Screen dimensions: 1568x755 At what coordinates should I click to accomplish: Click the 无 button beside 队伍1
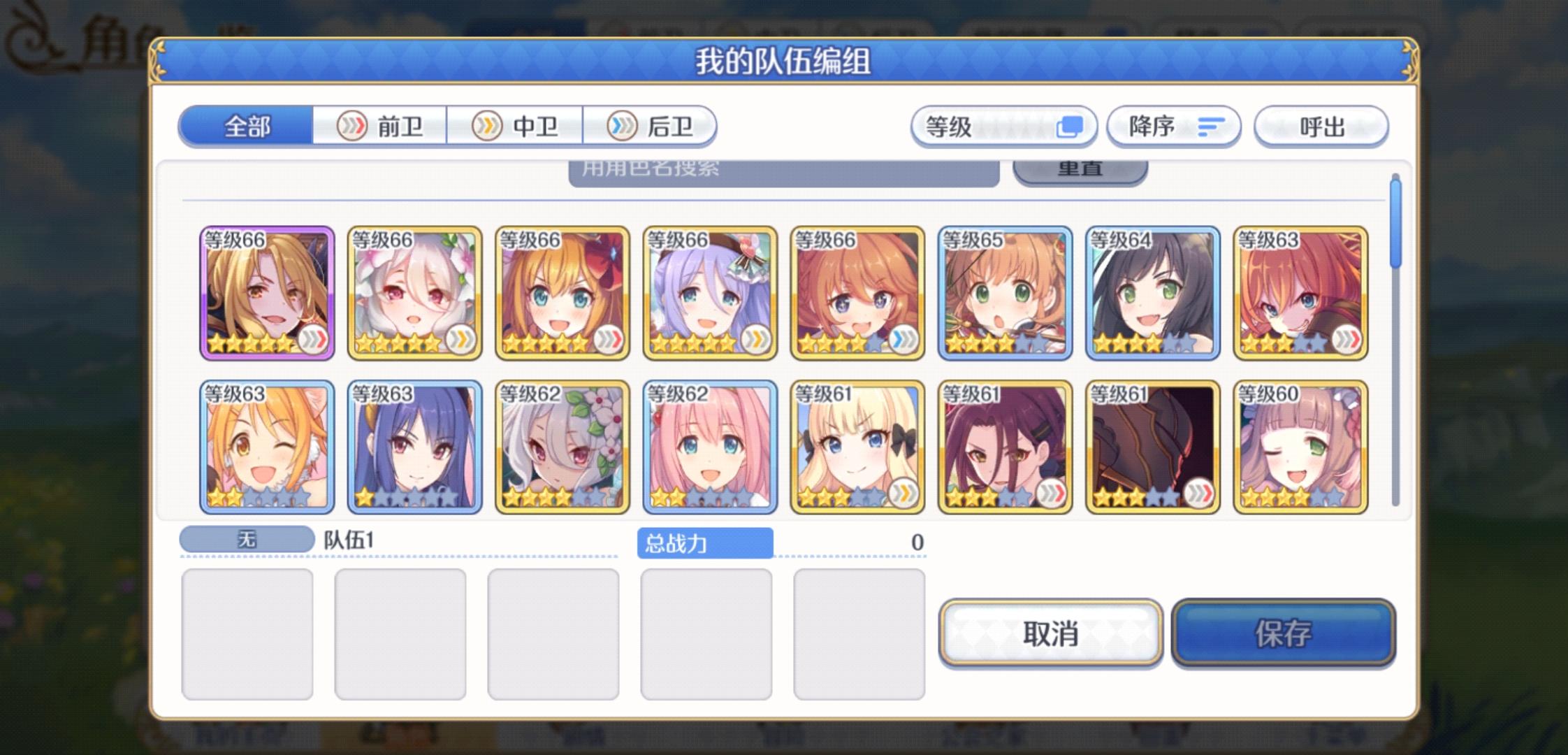[x=248, y=538]
